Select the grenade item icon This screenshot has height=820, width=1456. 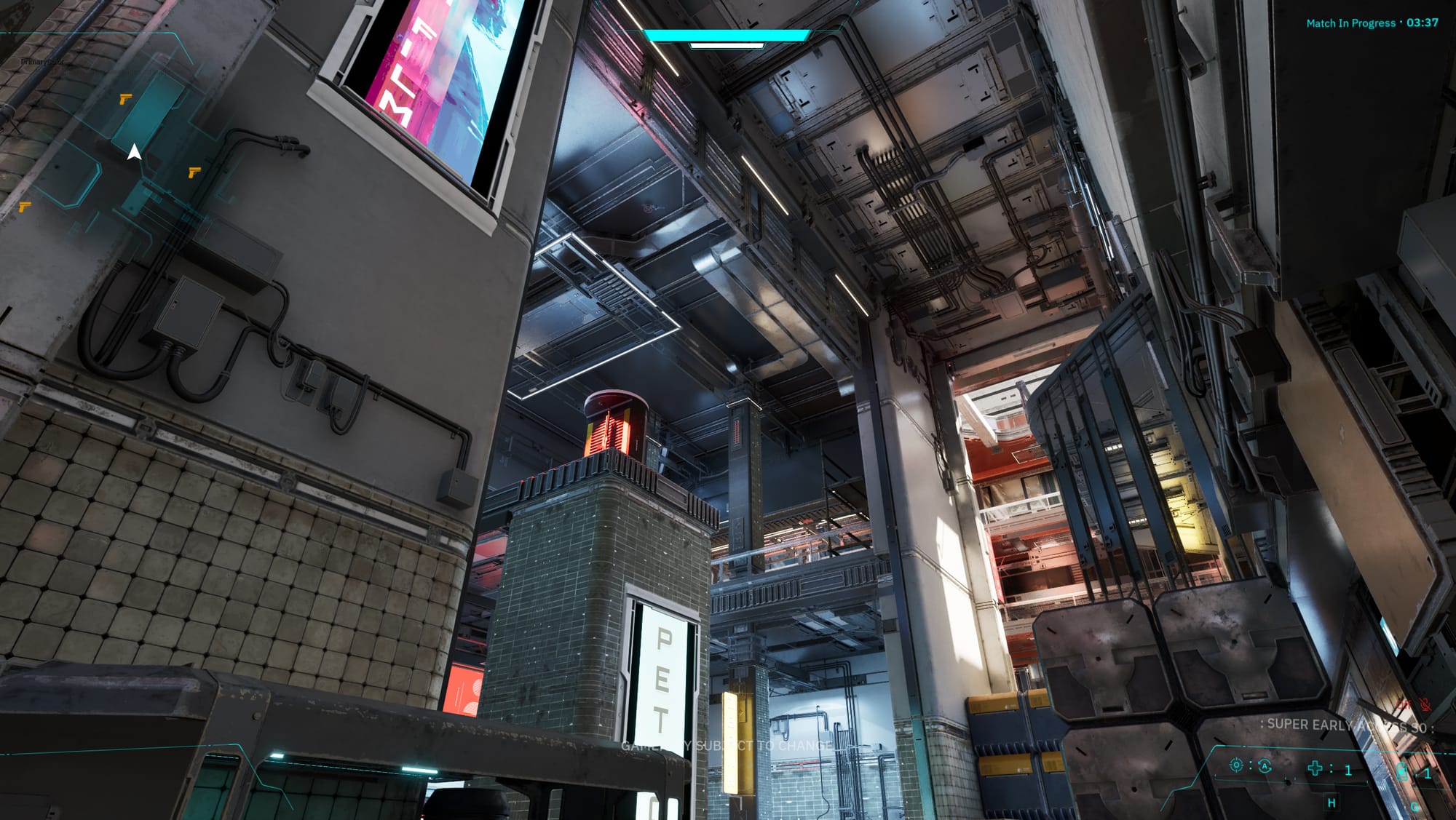pos(1403,771)
